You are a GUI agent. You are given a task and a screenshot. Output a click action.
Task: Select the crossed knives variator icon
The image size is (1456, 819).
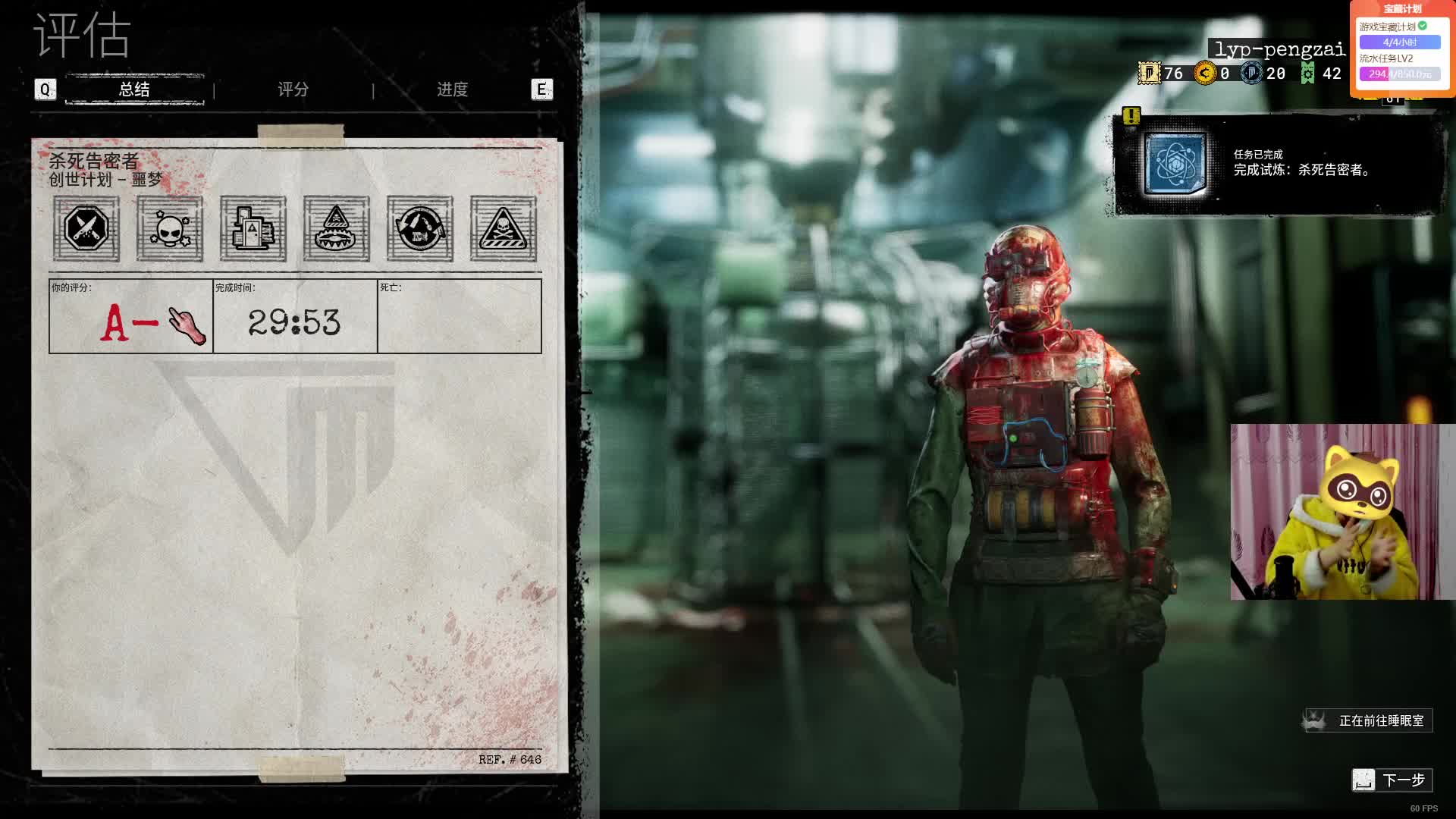86,229
